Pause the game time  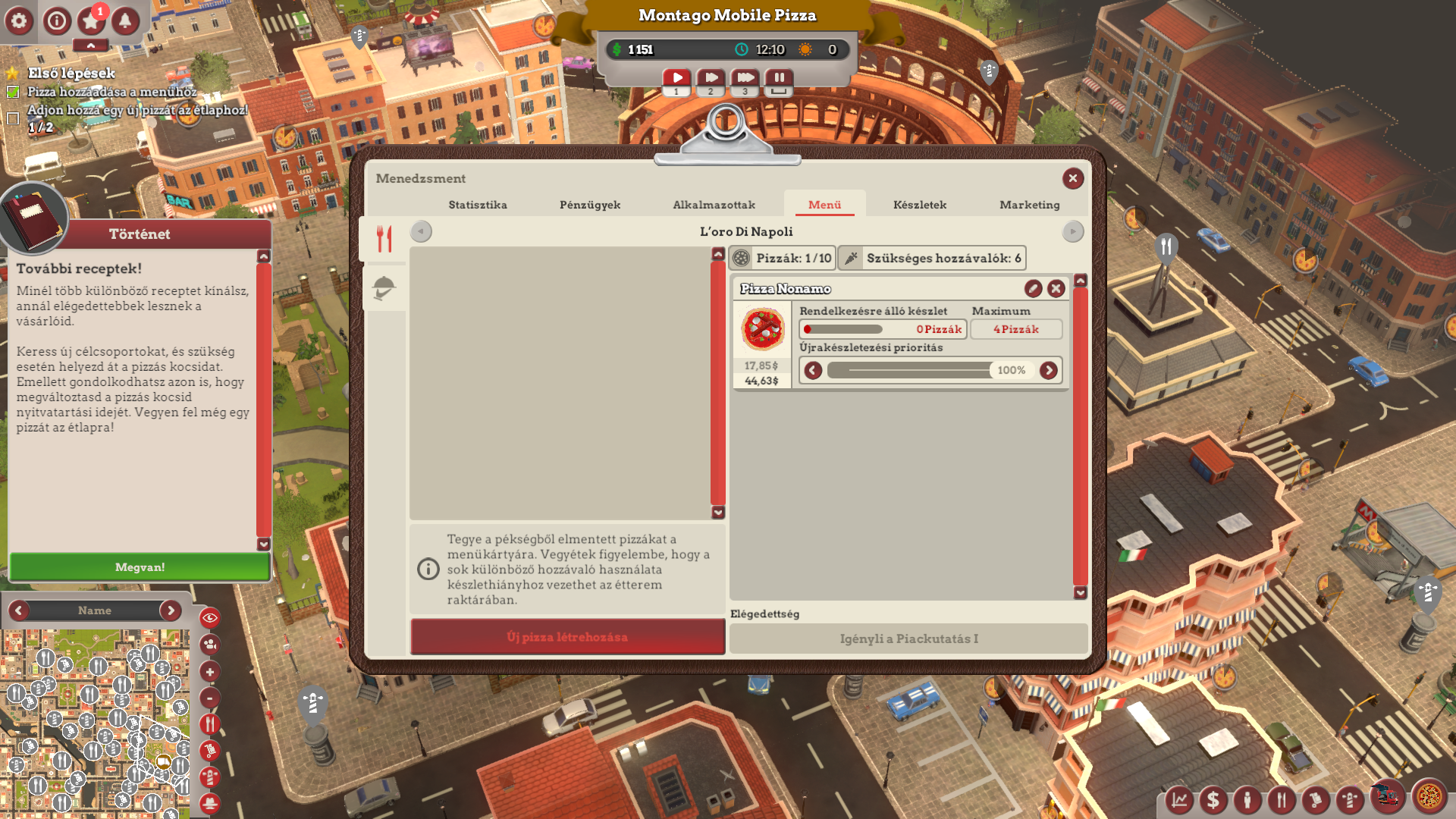[x=779, y=78]
